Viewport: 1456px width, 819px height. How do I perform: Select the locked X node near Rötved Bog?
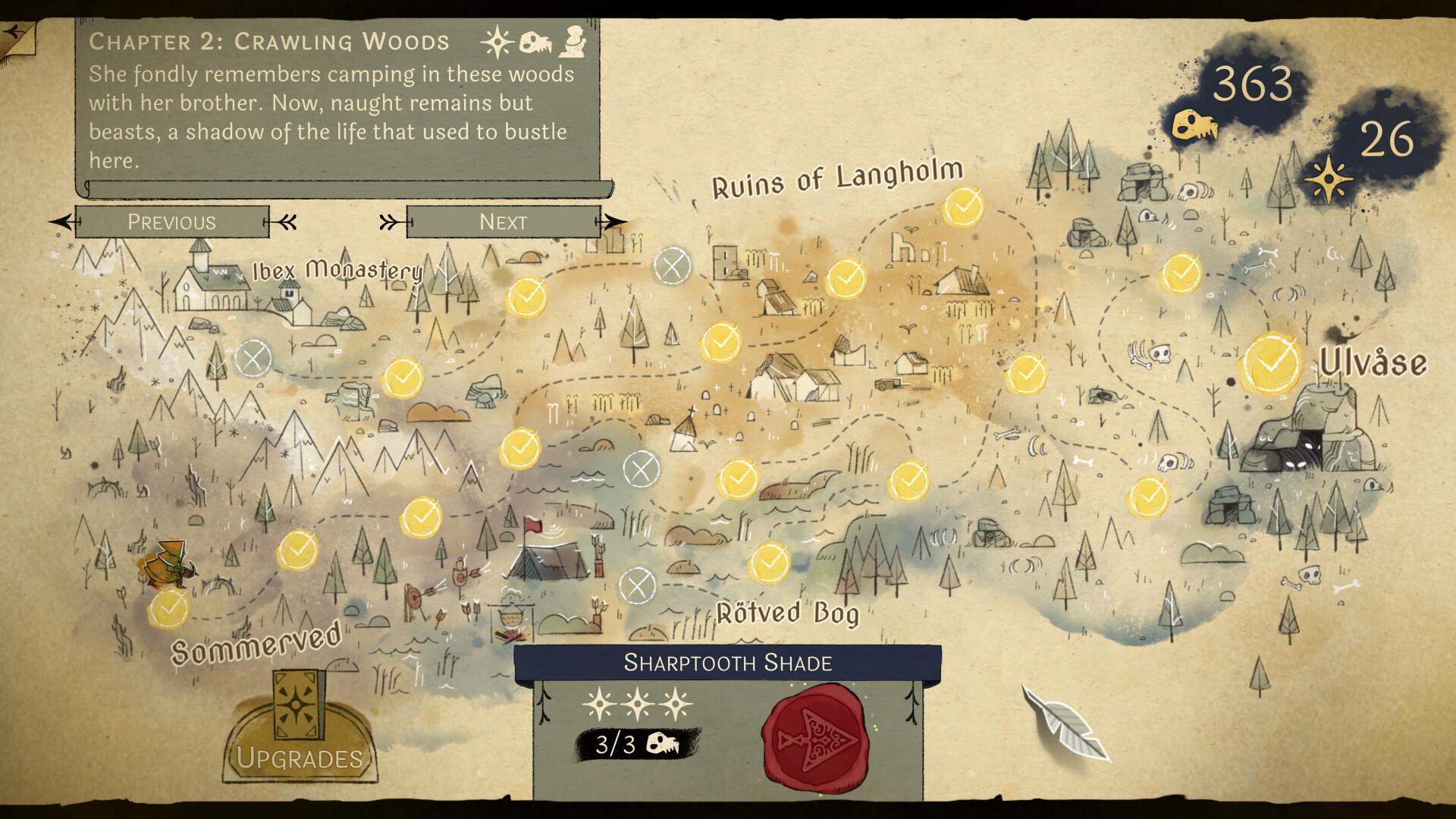pyautogui.click(x=637, y=584)
